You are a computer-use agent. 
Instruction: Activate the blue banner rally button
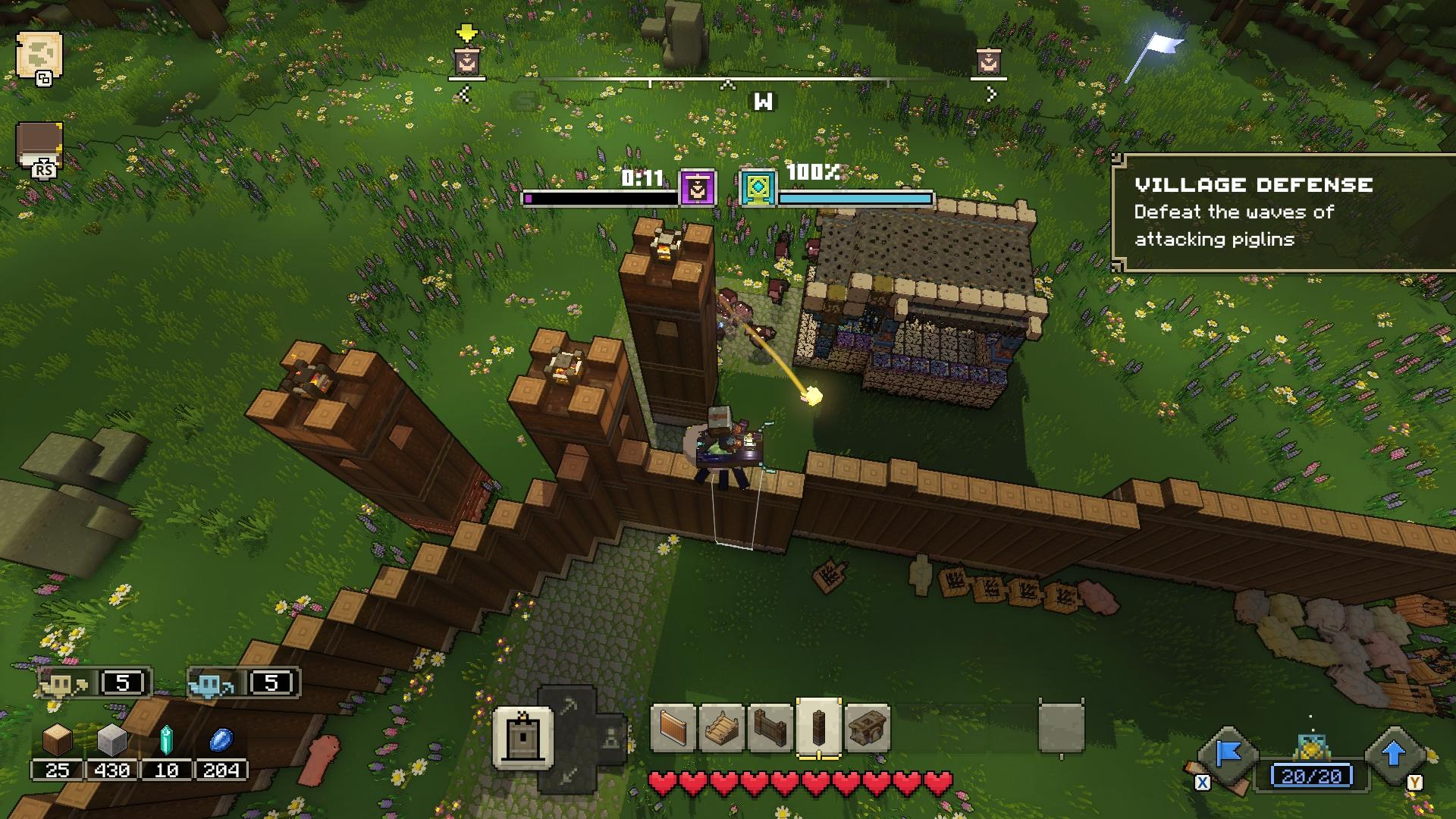pyautogui.click(x=1227, y=755)
